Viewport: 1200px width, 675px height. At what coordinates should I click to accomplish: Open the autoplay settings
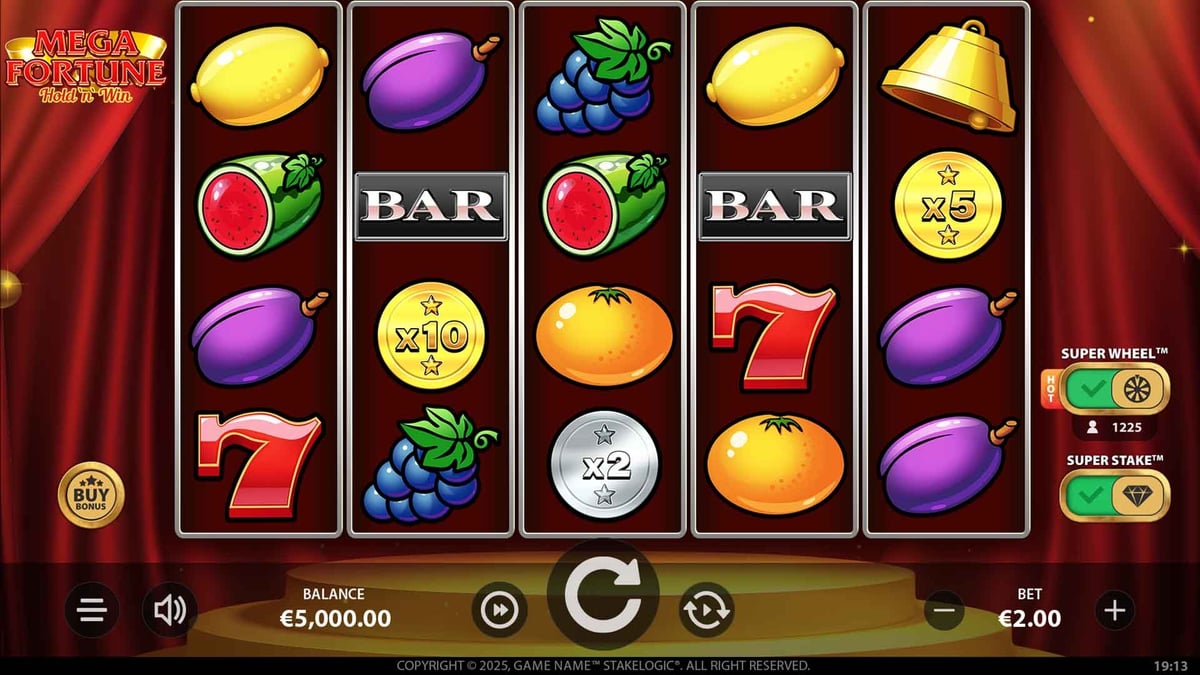coord(707,609)
